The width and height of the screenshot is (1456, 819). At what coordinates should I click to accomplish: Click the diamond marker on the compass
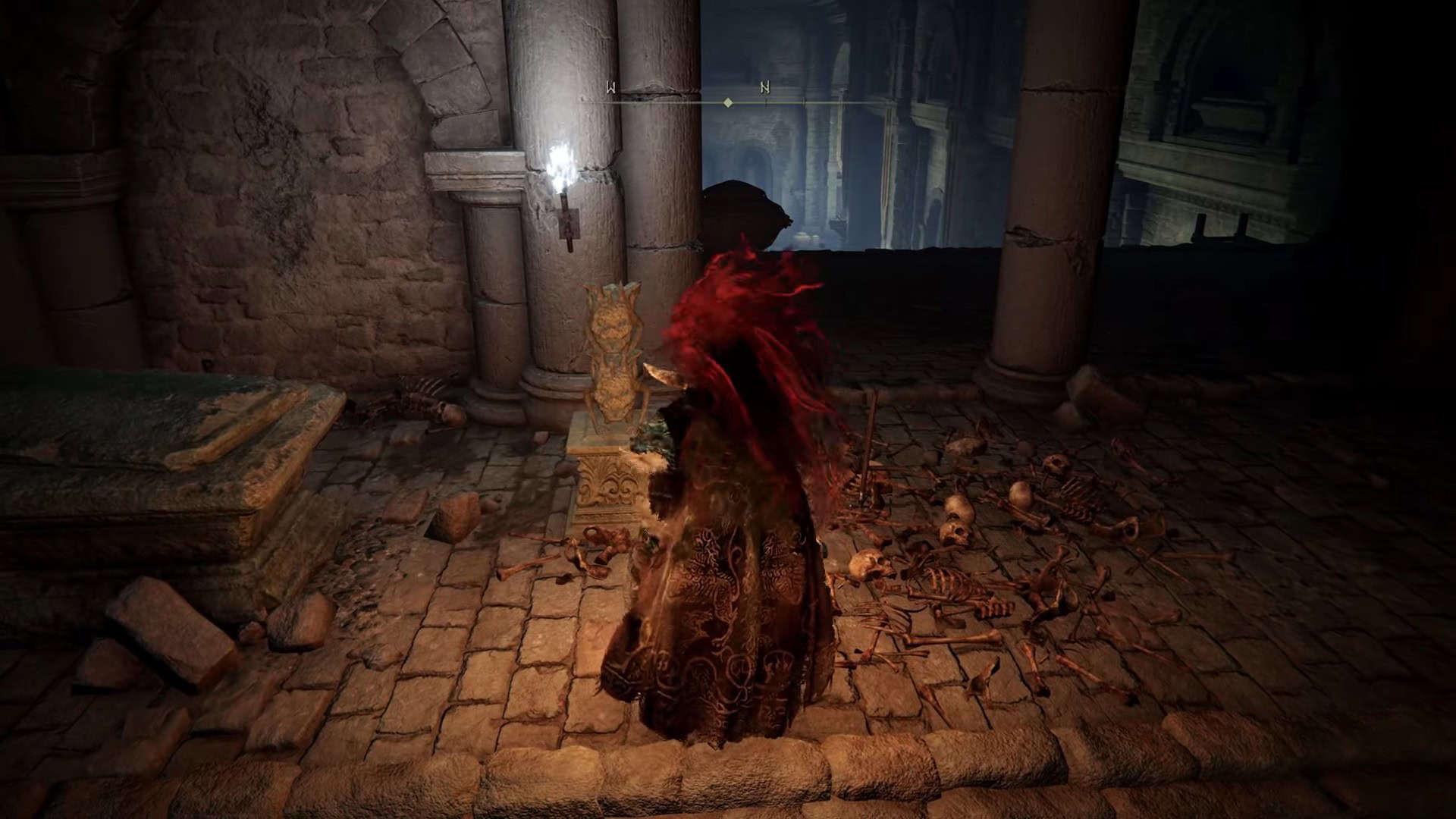[x=728, y=102]
